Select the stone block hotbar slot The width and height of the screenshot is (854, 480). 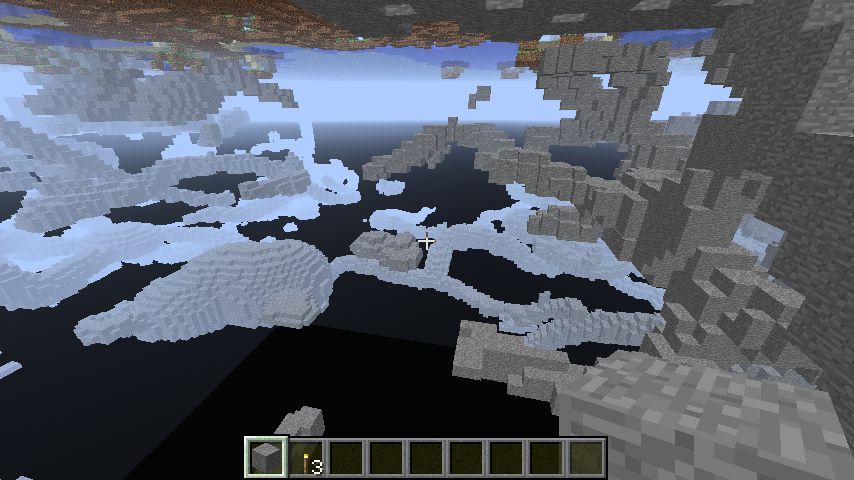tap(266, 458)
